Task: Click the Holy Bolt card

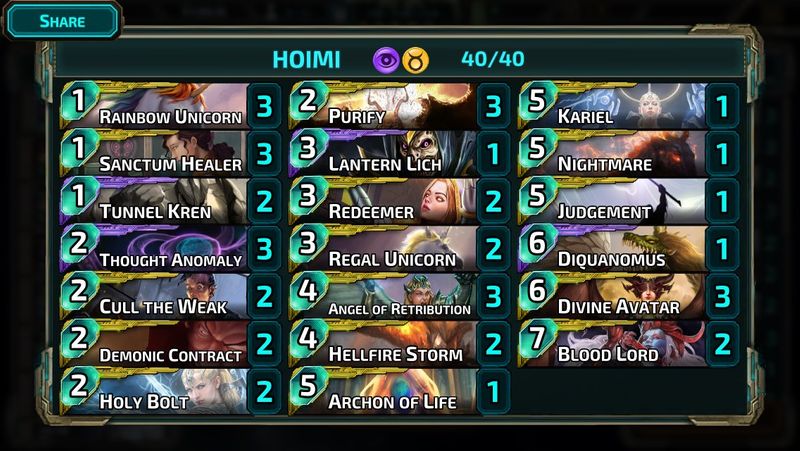Action: click(160, 391)
